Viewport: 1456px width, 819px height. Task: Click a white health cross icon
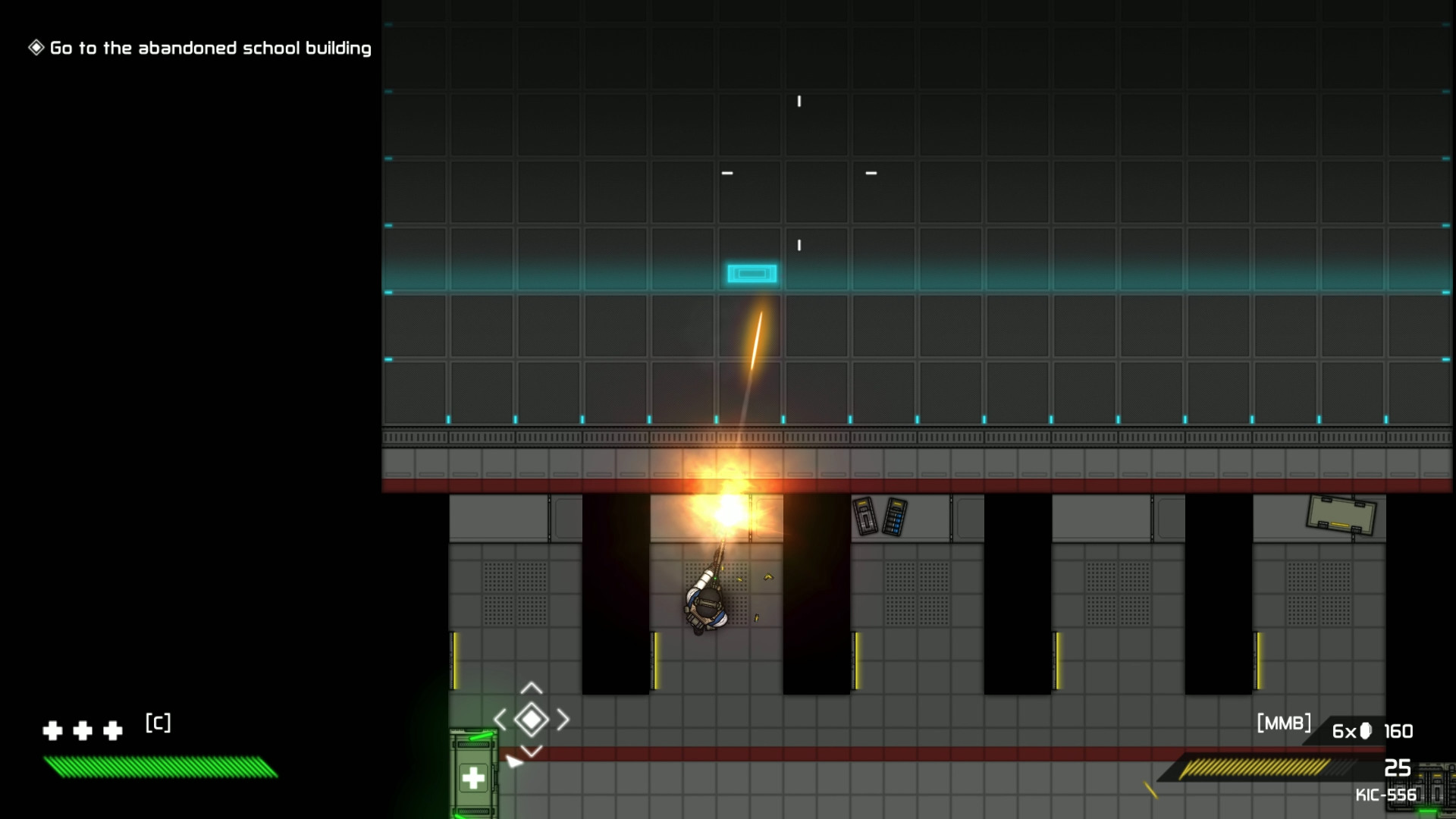point(53,731)
